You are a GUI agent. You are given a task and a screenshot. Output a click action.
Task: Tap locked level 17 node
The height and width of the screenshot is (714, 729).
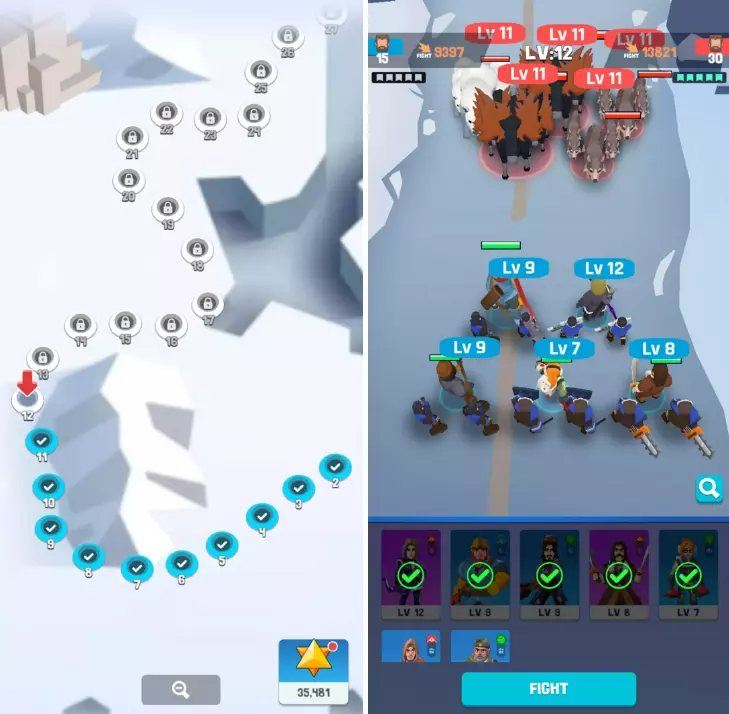coord(207,303)
